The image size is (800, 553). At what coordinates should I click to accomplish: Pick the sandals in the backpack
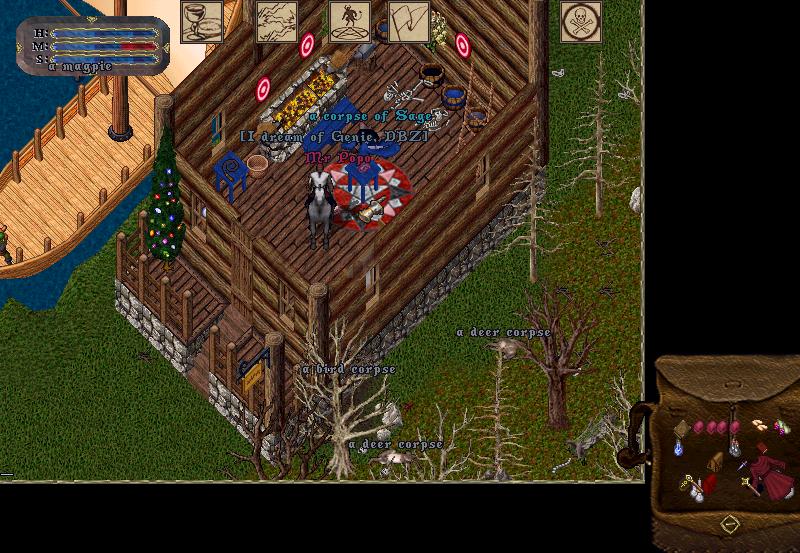point(760,425)
